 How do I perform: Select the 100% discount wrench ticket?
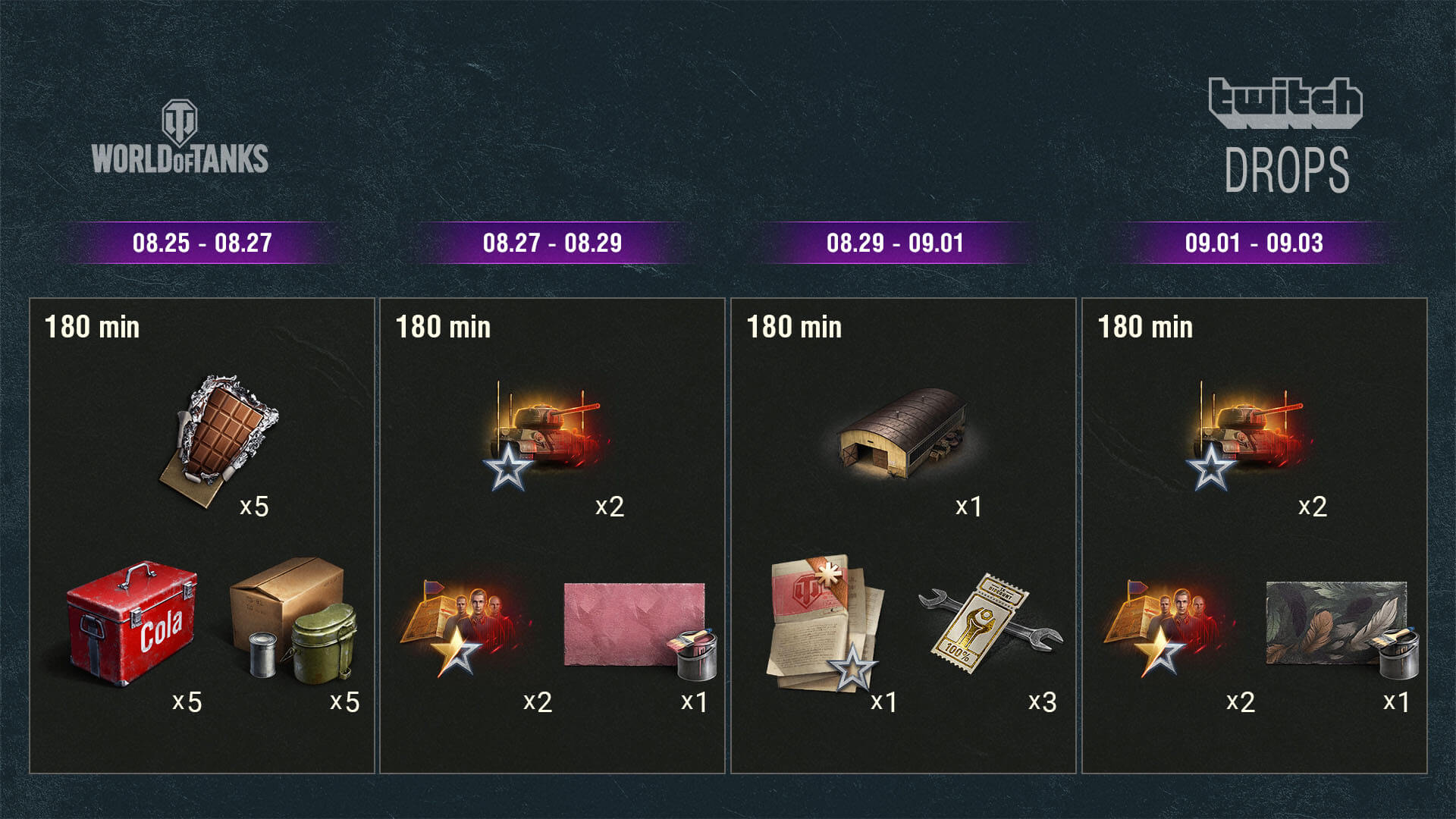pyautogui.click(x=988, y=620)
